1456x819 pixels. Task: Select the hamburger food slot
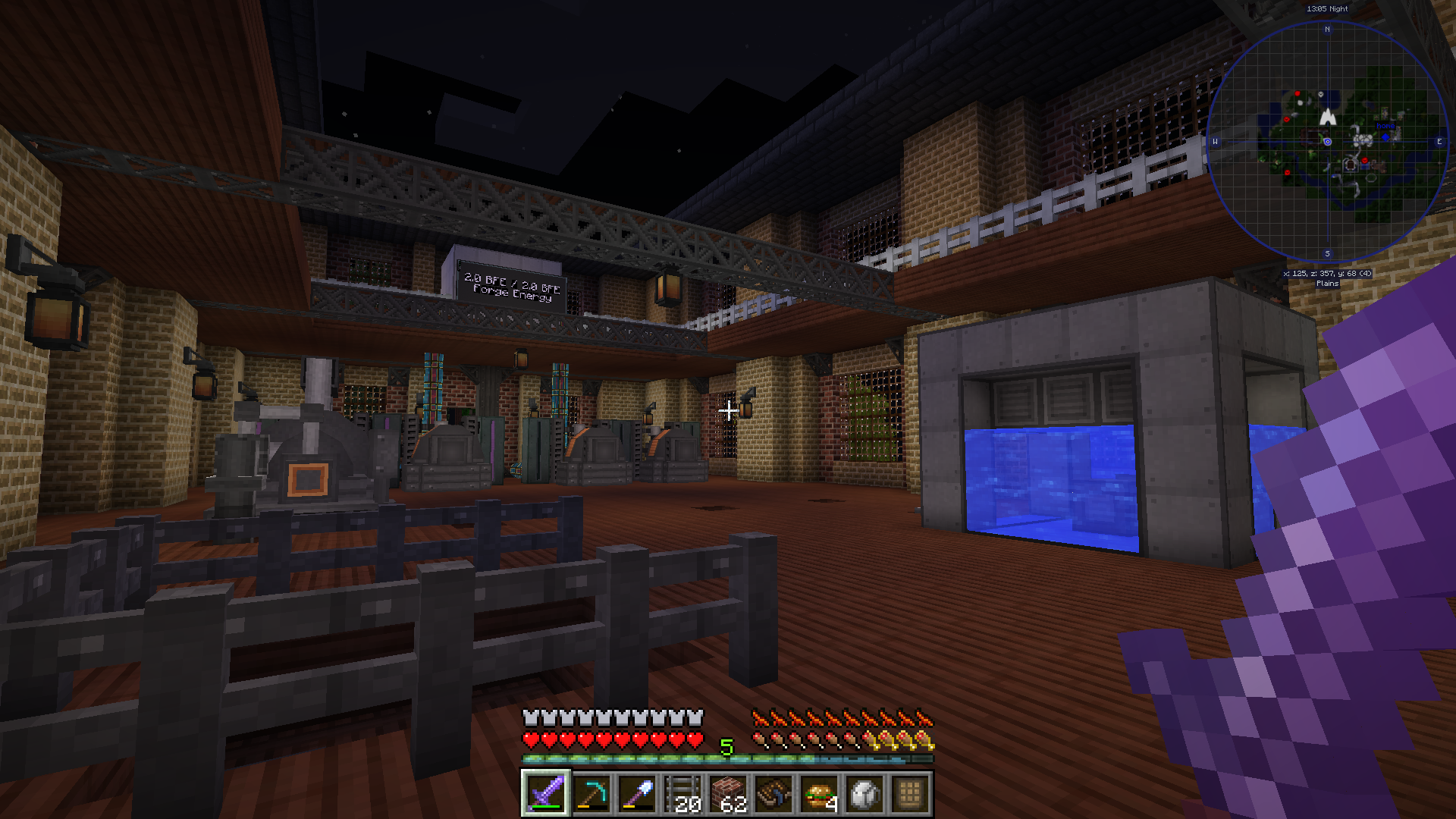tap(819, 794)
